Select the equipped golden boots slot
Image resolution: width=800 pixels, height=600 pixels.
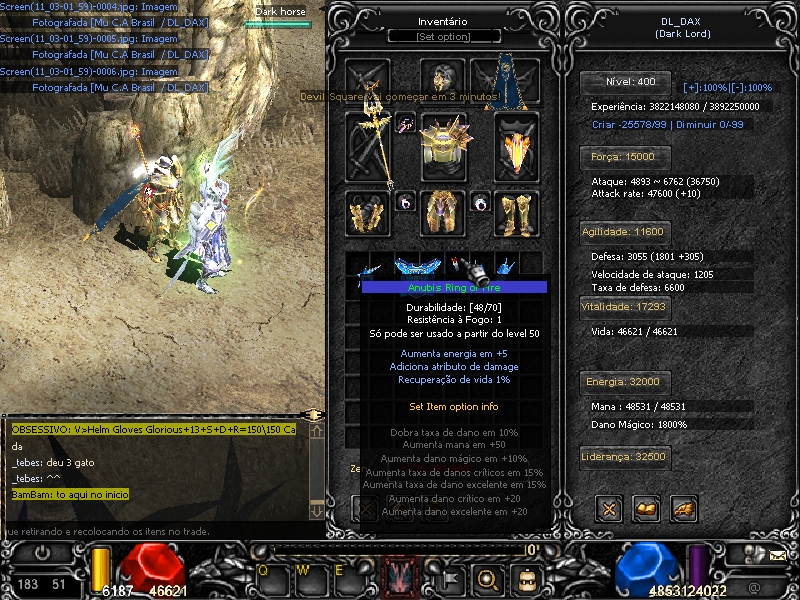pyautogui.click(x=516, y=212)
